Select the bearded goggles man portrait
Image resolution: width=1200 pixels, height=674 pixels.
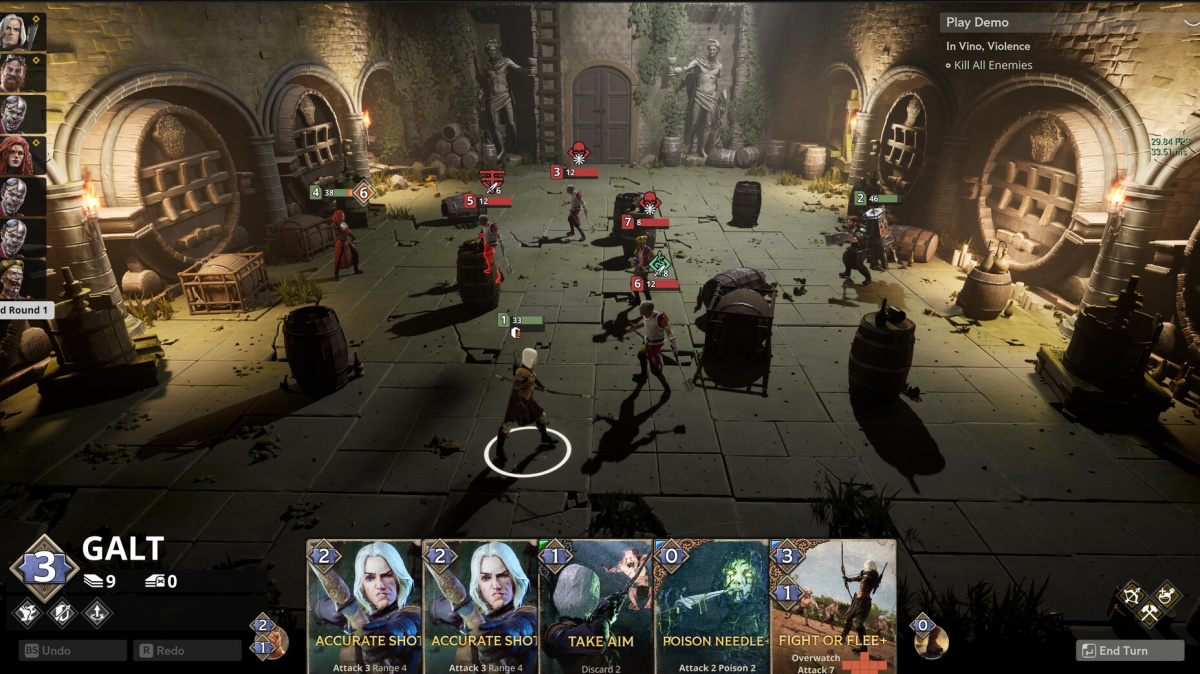(x=14, y=72)
